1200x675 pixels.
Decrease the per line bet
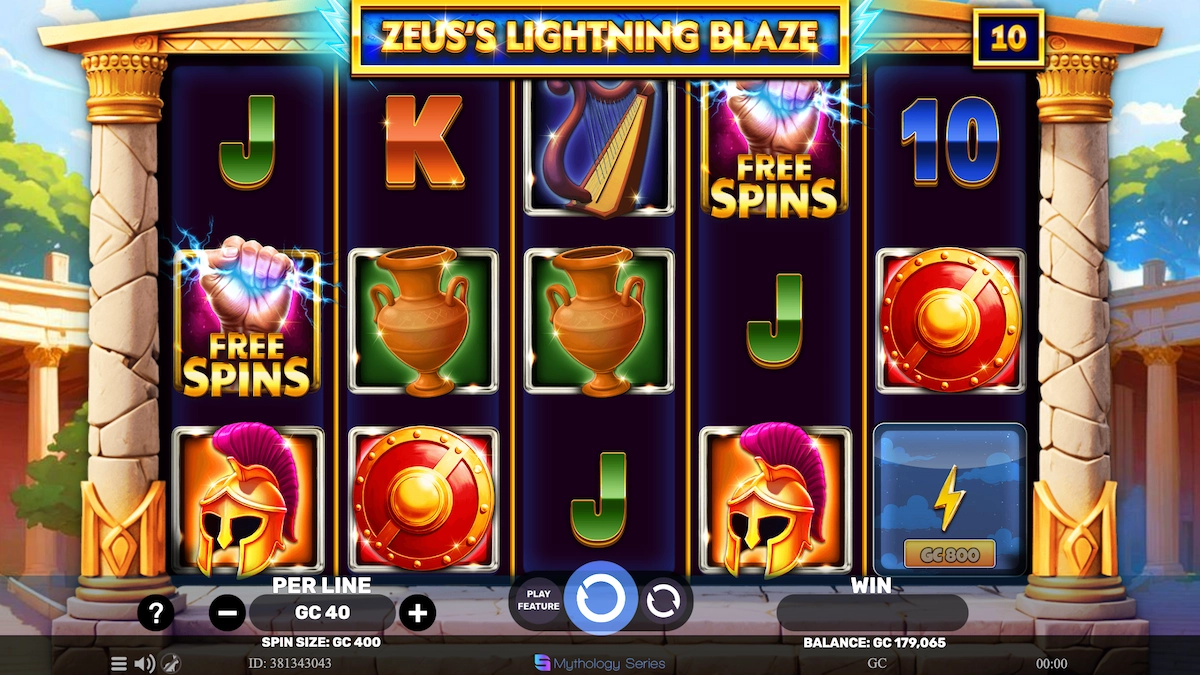click(x=228, y=612)
